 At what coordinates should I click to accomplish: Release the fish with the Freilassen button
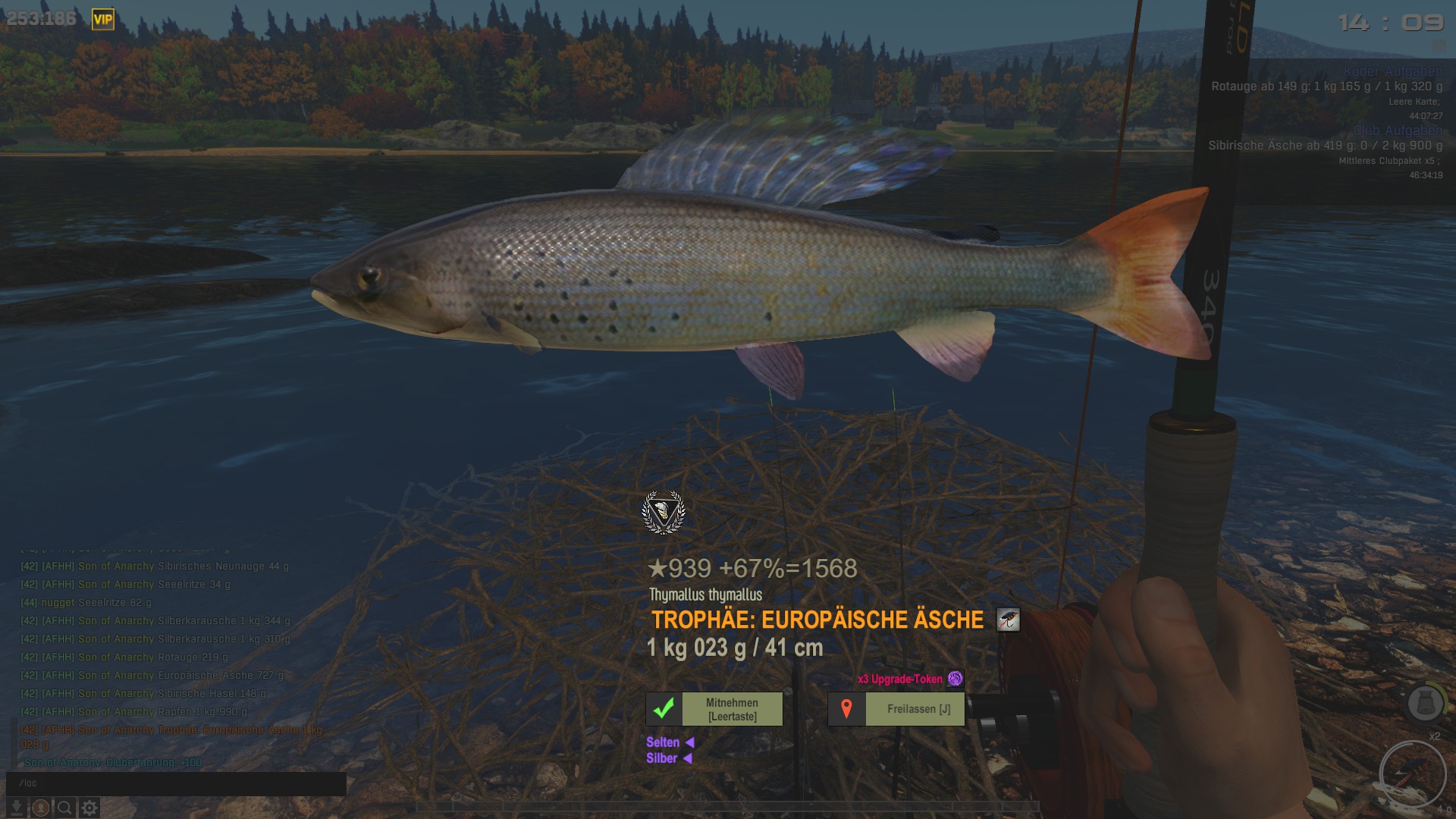pyautogui.click(x=896, y=709)
